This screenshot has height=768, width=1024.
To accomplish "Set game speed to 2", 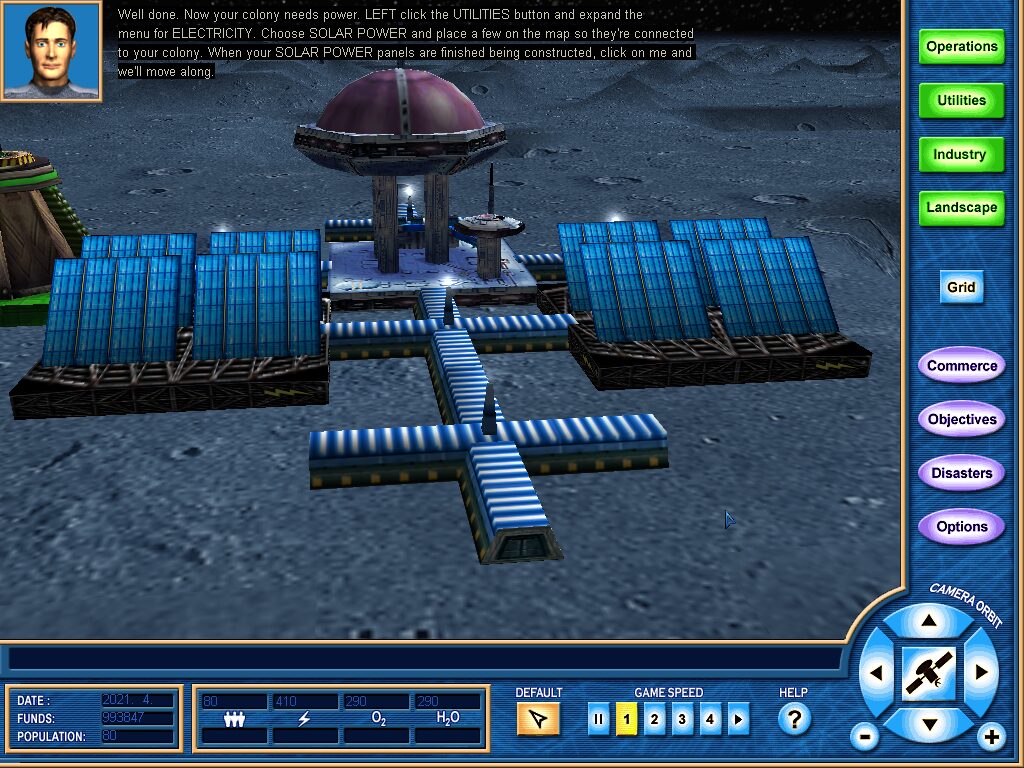I will point(654,719).
